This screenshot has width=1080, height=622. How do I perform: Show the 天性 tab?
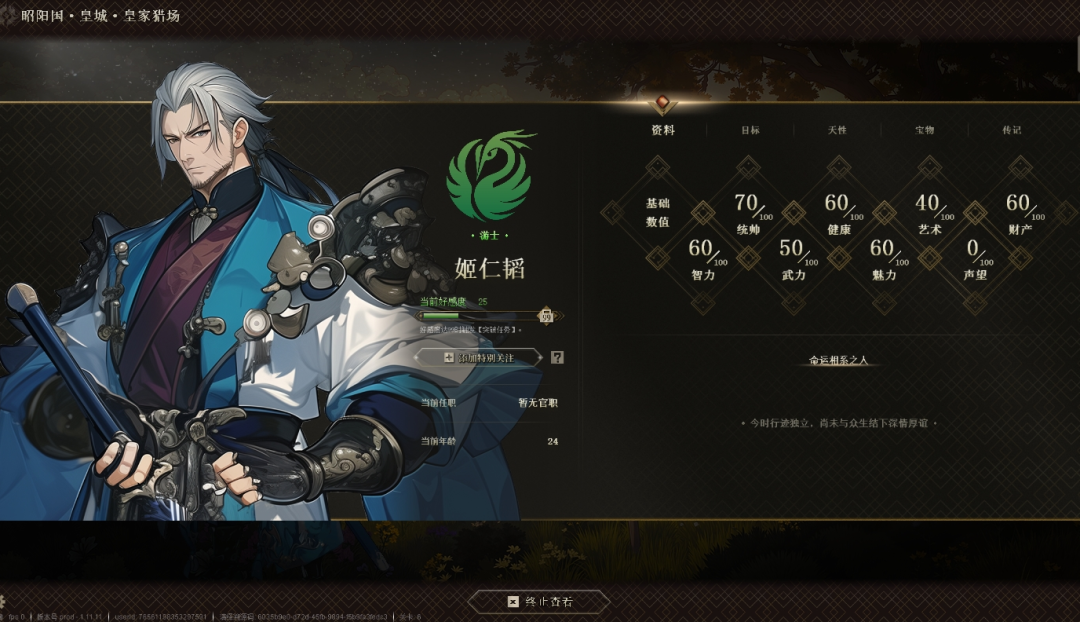(837, 130)
